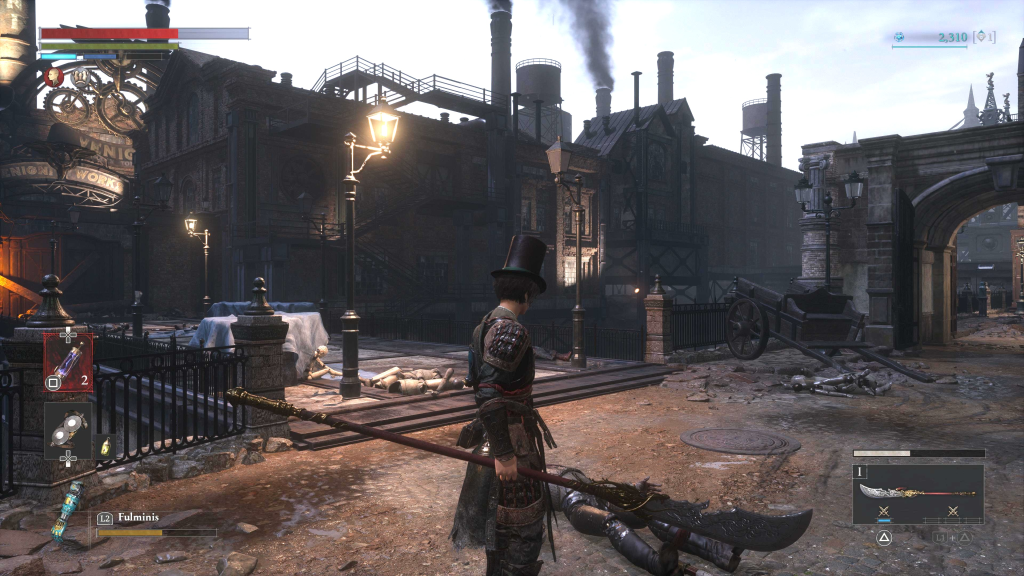
Task: Click the handle Fable Art swords icon
Action: [952, 512]
